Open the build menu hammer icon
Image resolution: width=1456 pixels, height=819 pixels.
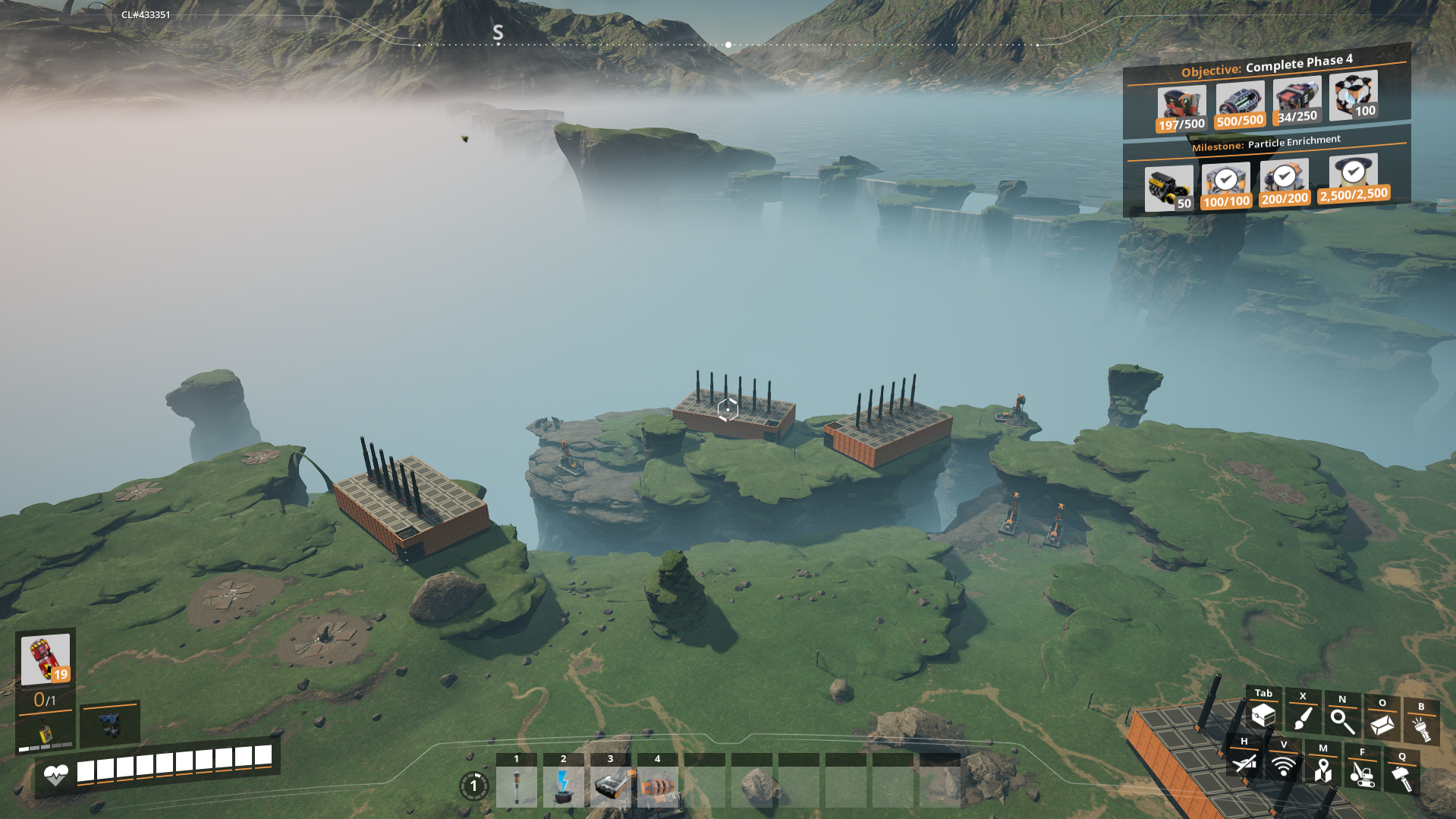pyautogui.click(x=1402, y=777)
